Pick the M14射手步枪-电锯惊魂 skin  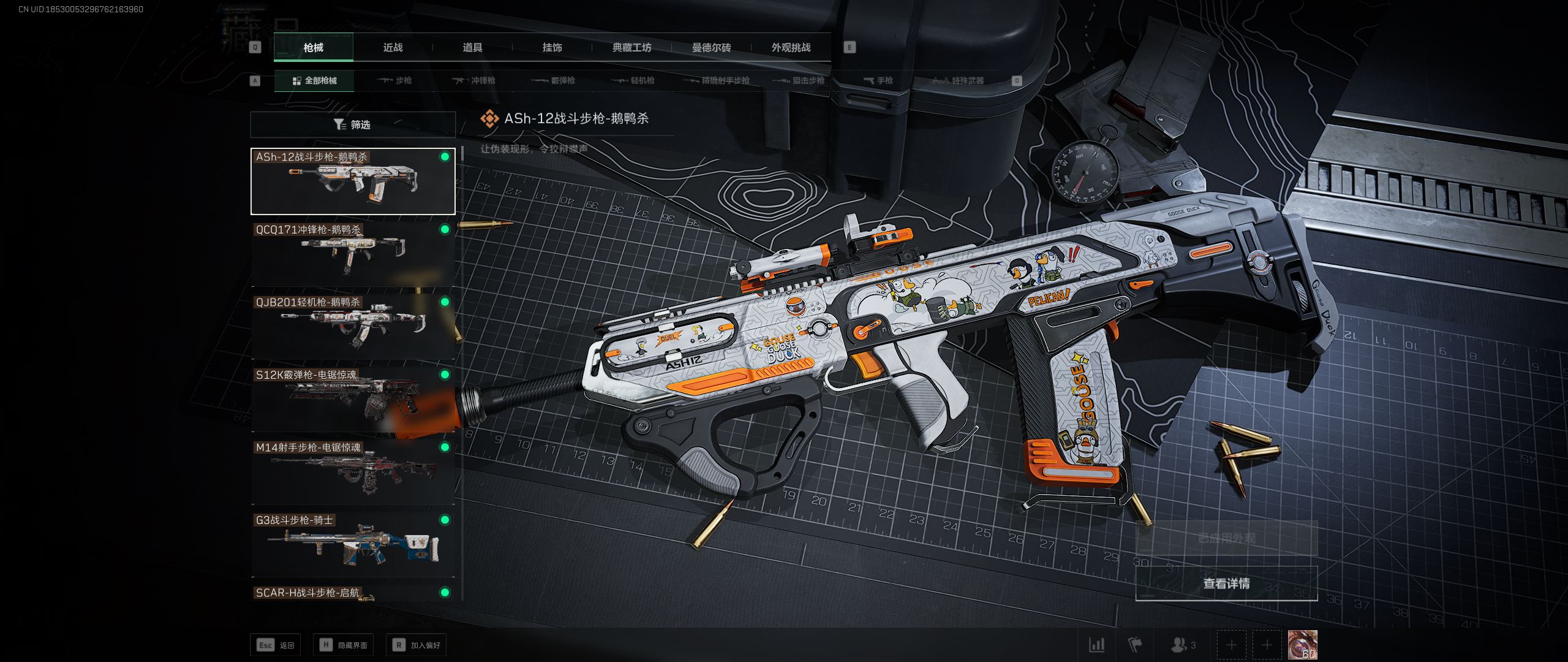(x=353, y=471)
